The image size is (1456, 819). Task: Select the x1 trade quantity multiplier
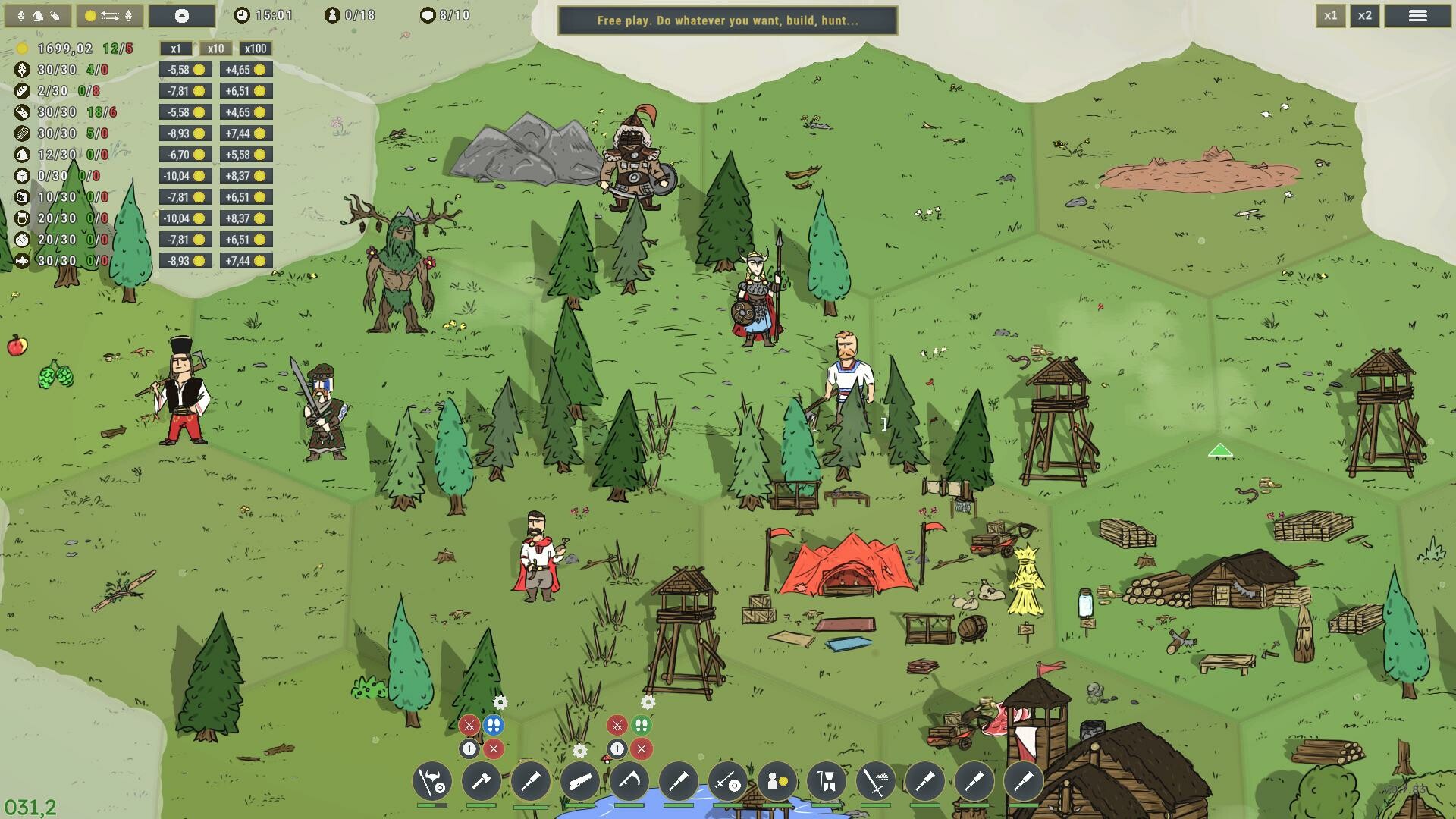click(176, 49)
